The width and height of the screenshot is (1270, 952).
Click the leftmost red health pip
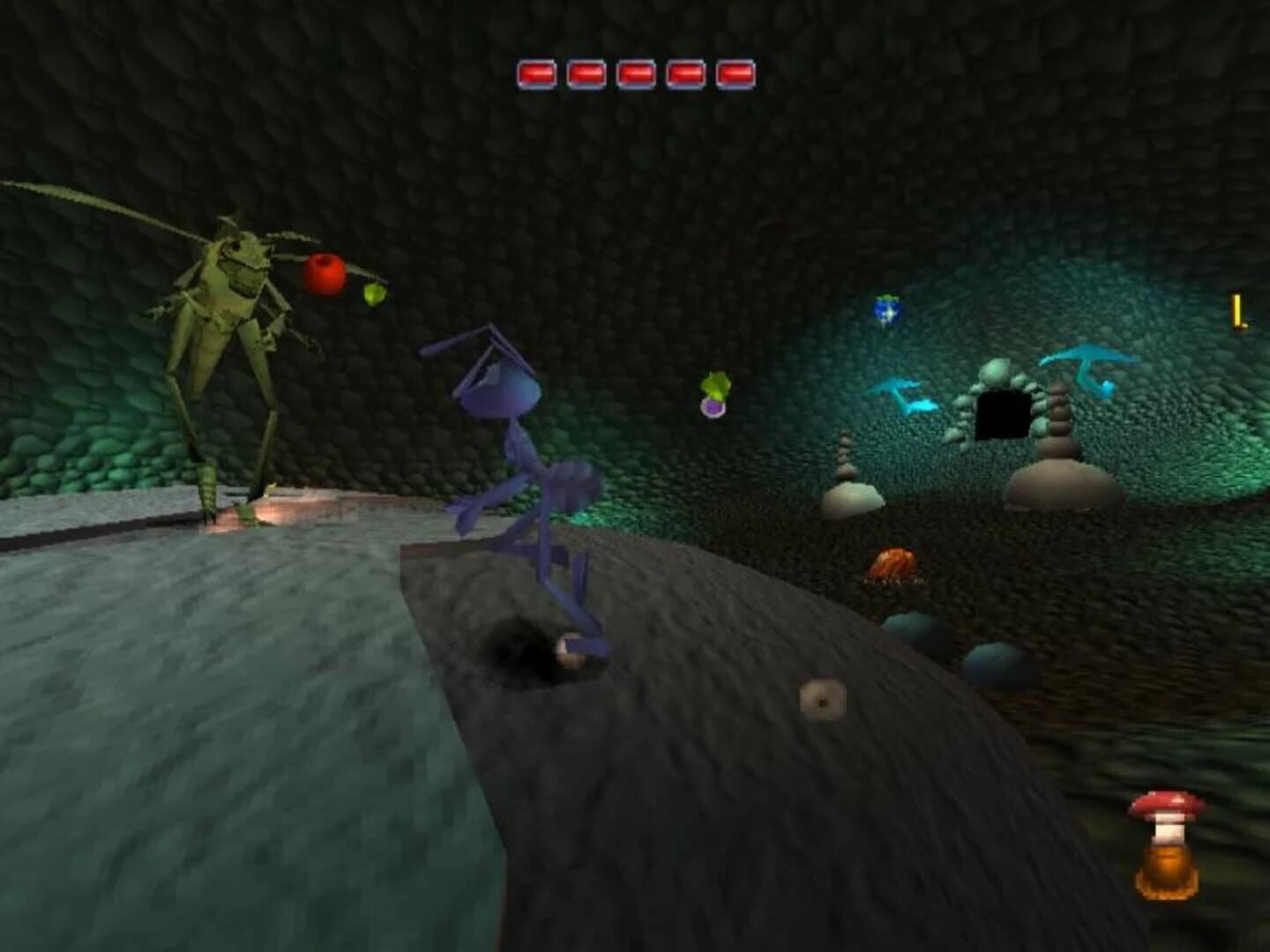click(536, 75)
